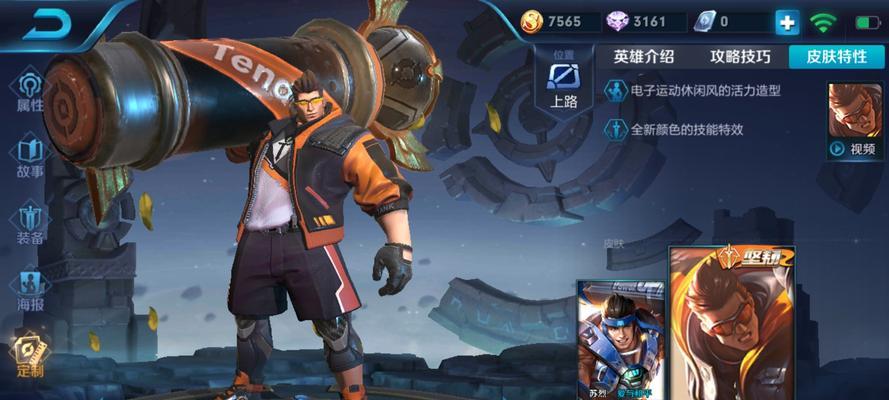Screen dimensions: 889x400
Task: Open the 属性 attributes panel
Action: click(30, 90)
